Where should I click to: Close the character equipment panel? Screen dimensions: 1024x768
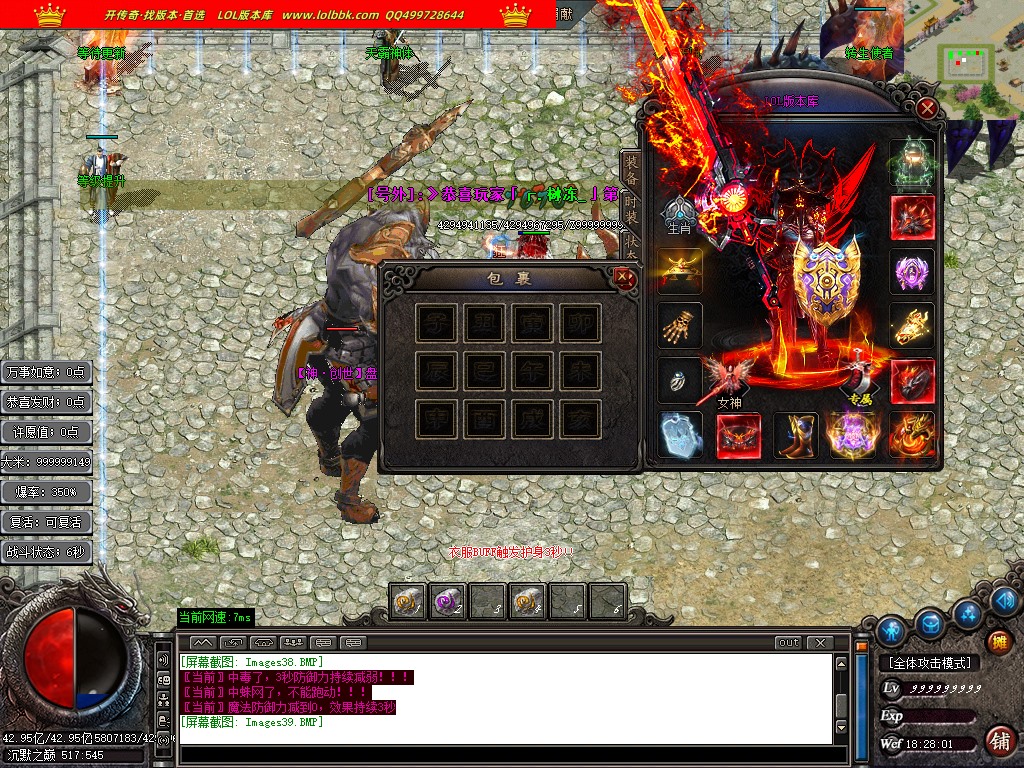coord(928,108)
